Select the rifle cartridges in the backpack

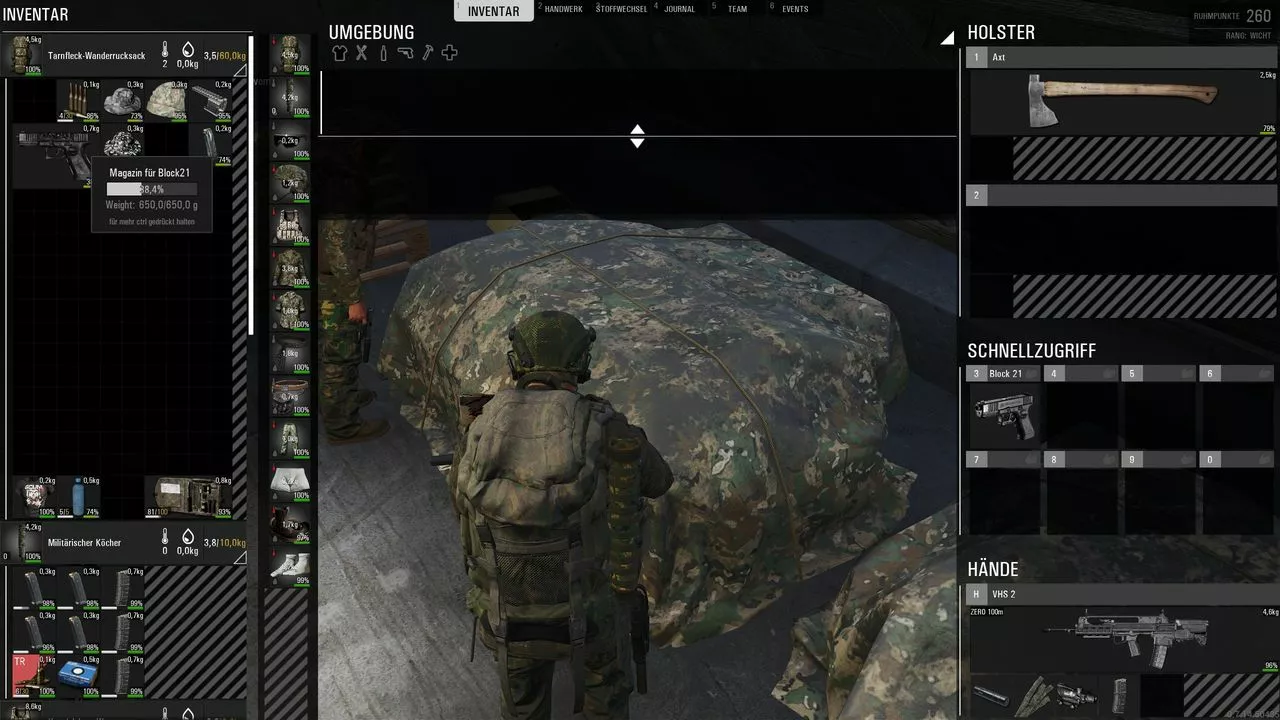77,100
